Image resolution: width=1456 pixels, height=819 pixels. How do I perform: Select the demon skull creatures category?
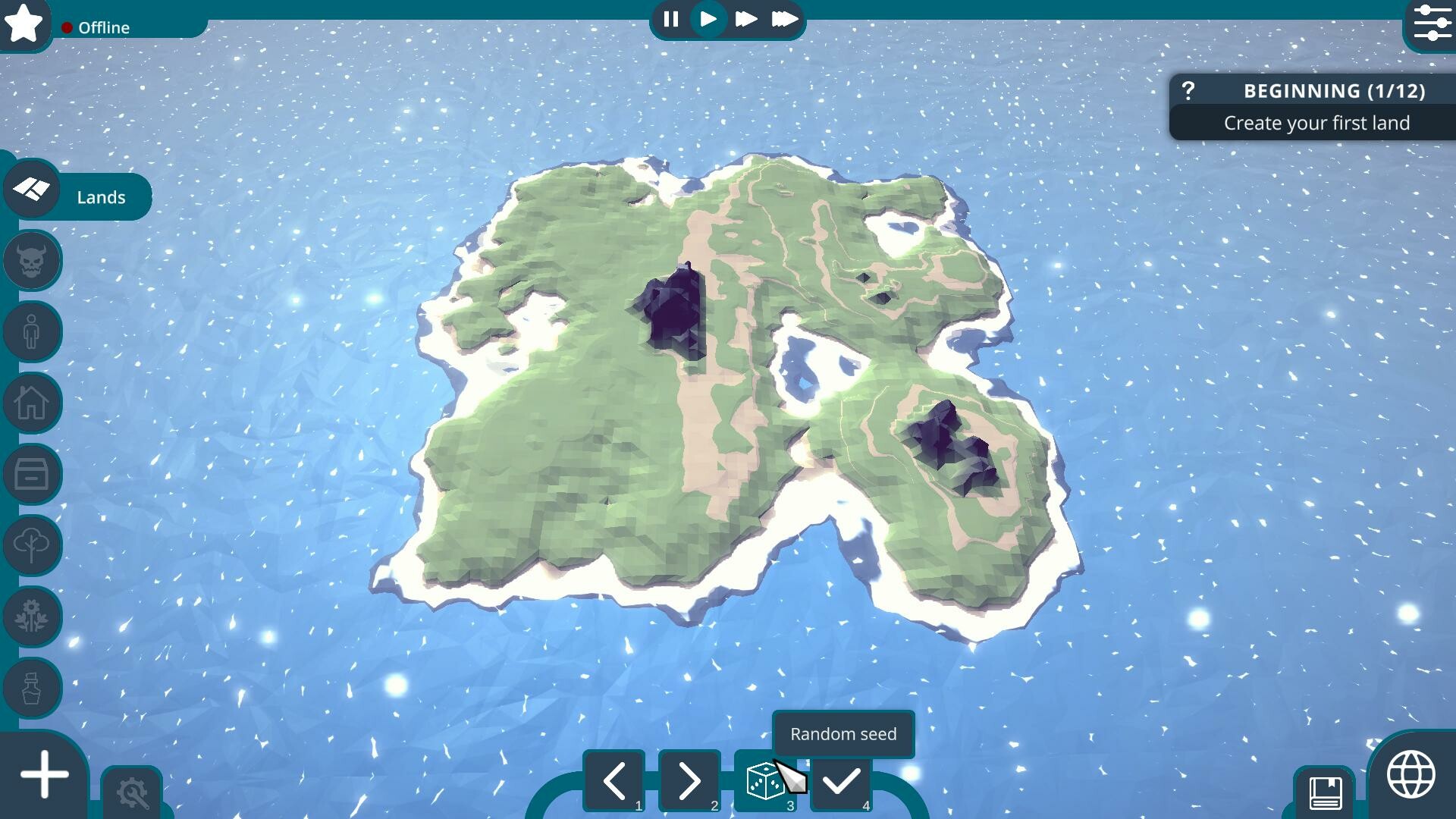[x=31, y=260]
